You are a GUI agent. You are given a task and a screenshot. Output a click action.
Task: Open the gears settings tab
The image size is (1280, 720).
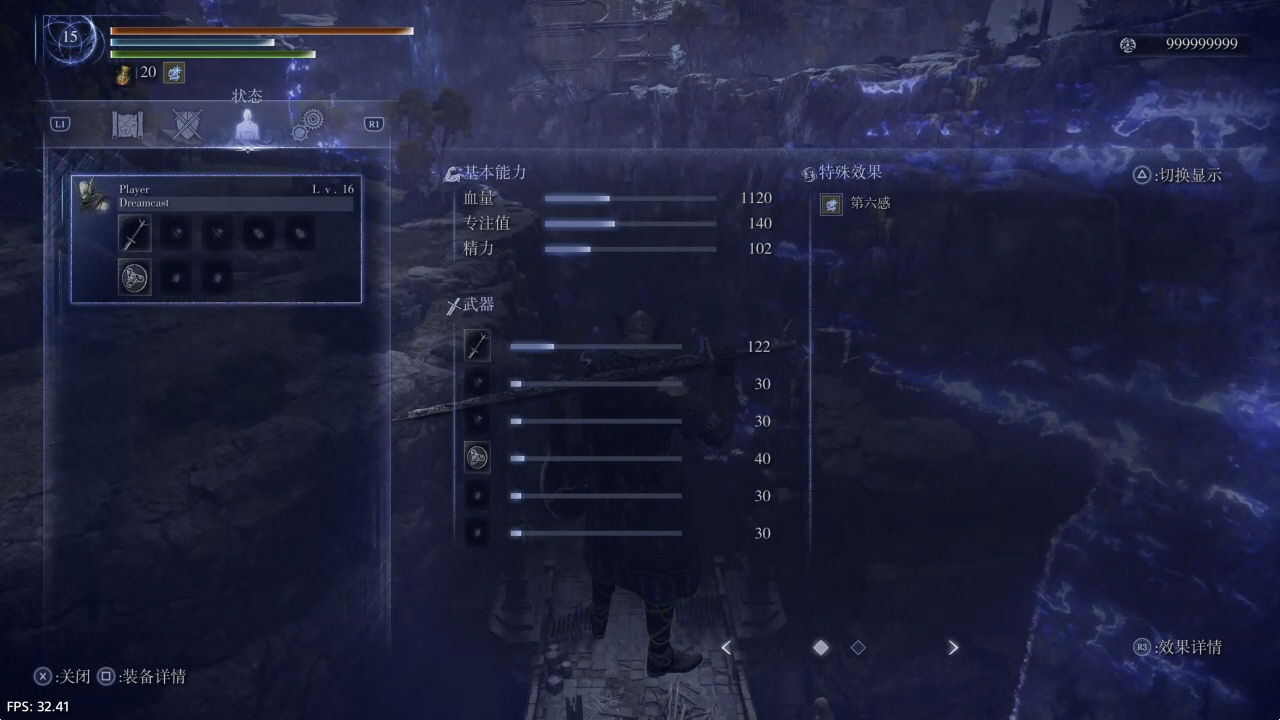click(307, 124)
